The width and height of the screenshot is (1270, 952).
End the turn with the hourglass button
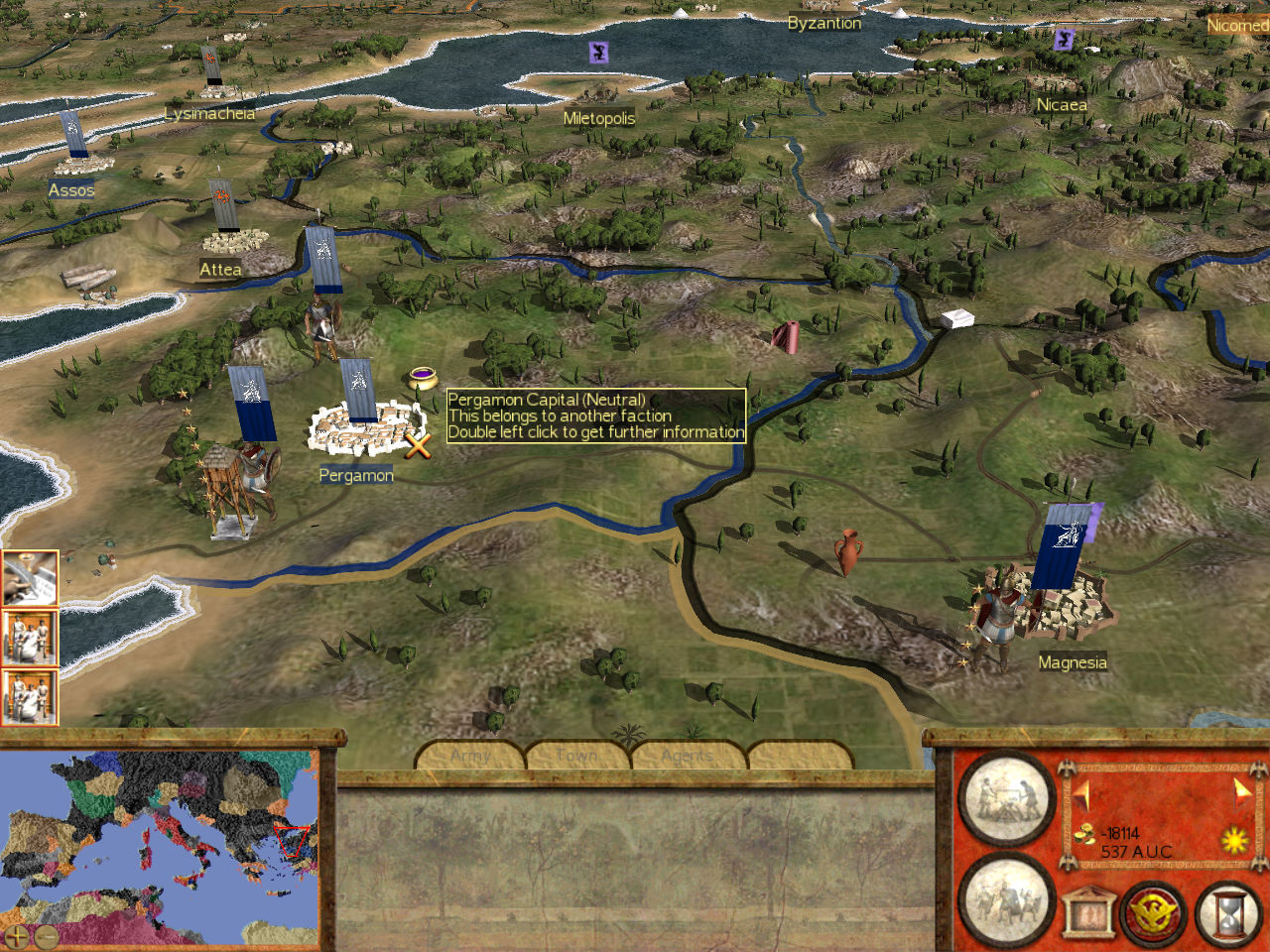pos(1228,912)
